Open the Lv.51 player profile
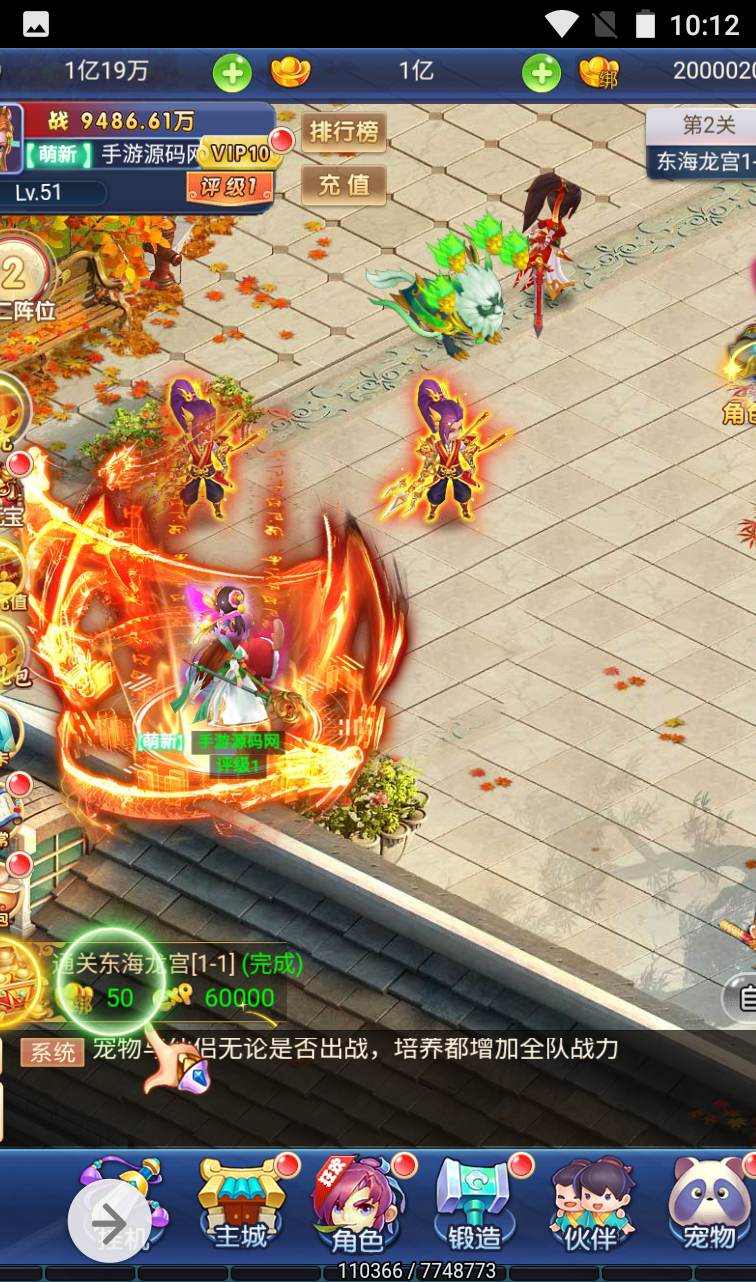This screenshot has width=756, height=1282. [x=40, y=193]
